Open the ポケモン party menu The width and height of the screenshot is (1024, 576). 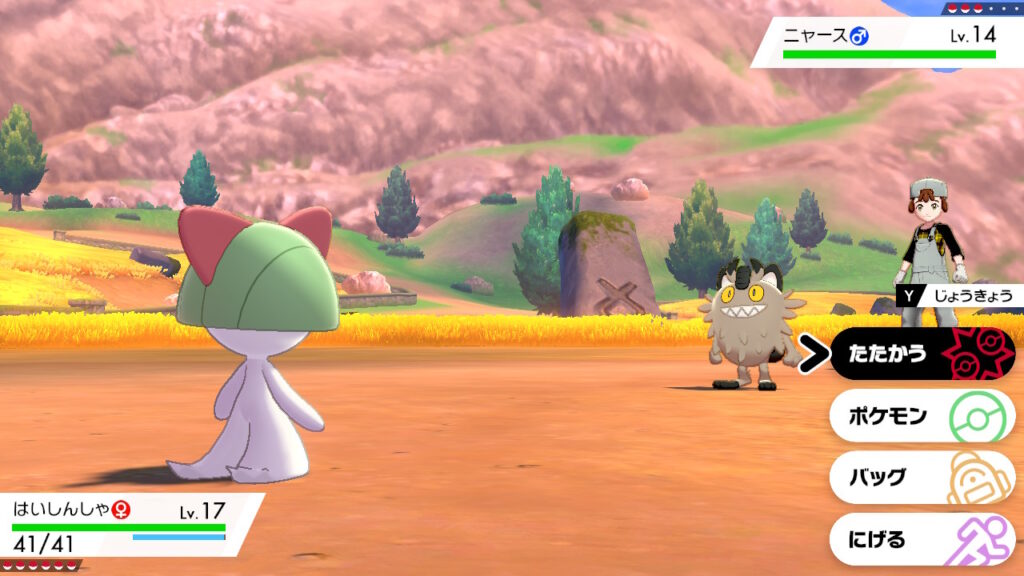(x=920, y=416)
